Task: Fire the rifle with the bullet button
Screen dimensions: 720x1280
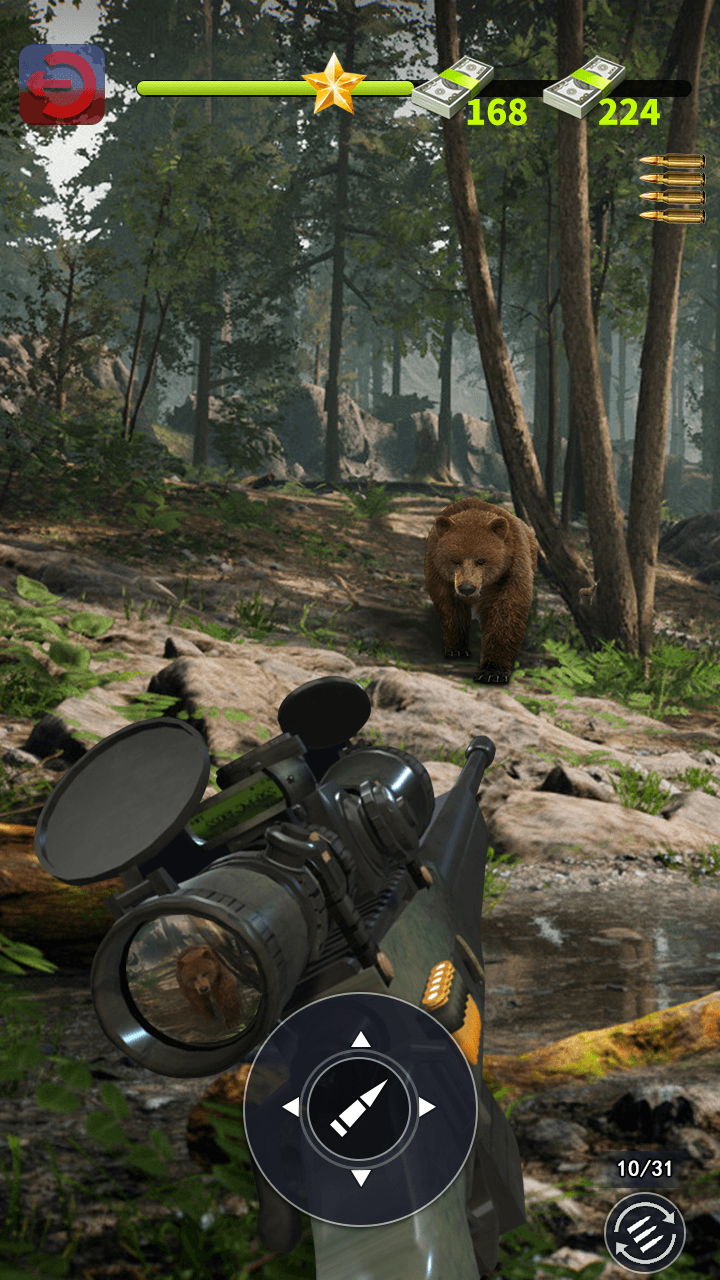Action: pyautogui.click(x=360, y=1107)
